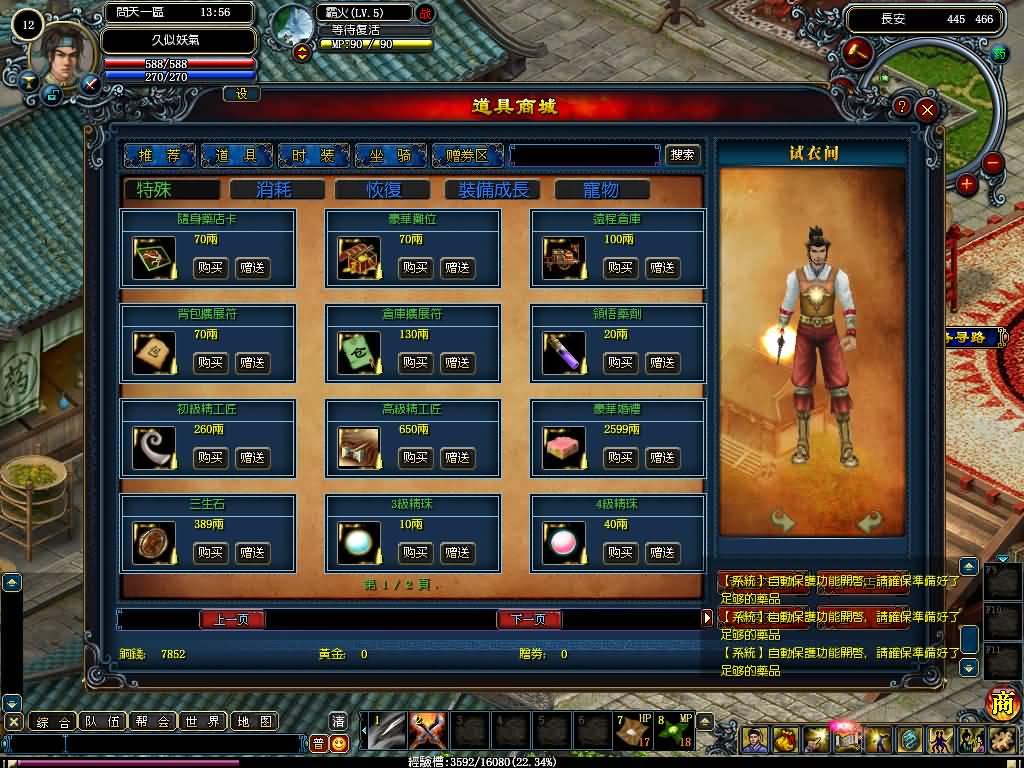The height and width of the screenshot is (768, 1024).
Task: Close the item mall window
Action: pos(927,109)
